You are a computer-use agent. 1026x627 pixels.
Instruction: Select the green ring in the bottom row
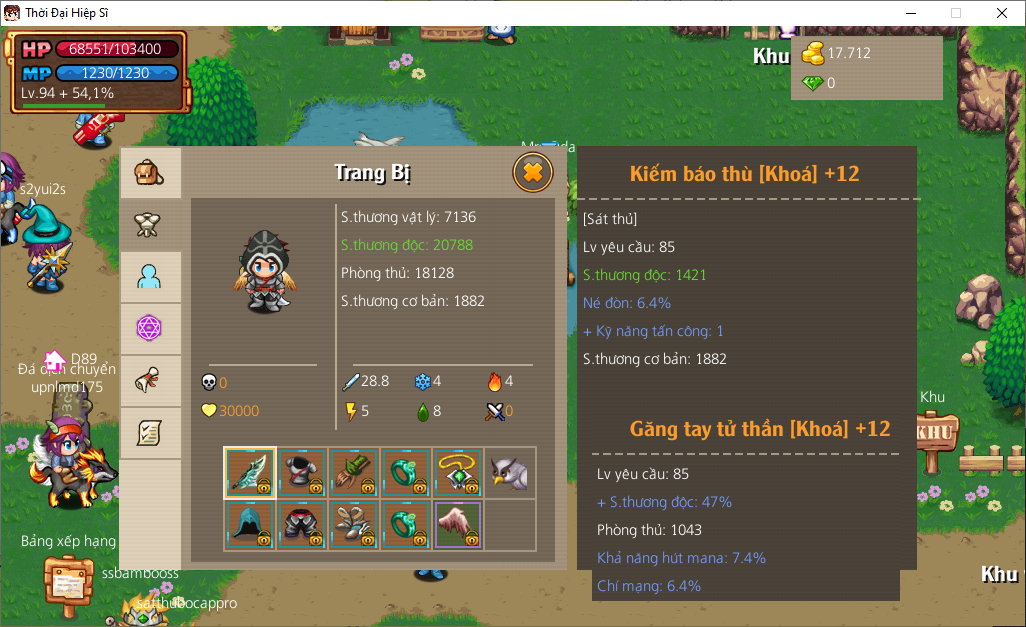click(x=406, y=524)
